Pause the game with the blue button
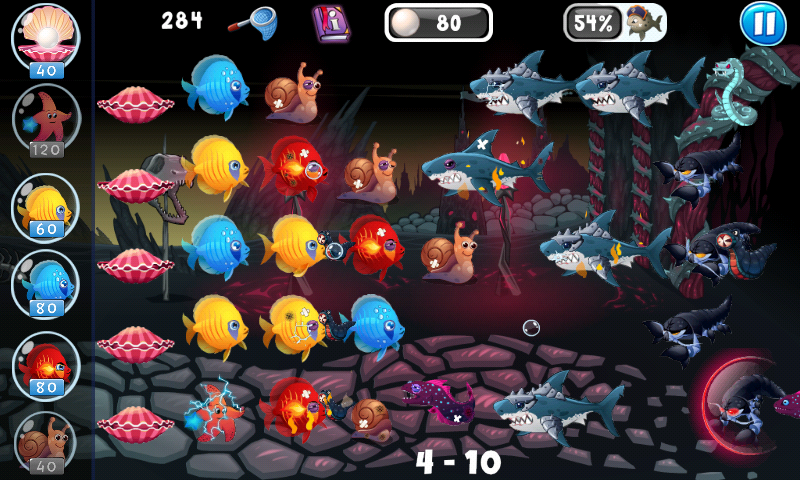Viewport: 800px width, 480px height. point(763,24)
